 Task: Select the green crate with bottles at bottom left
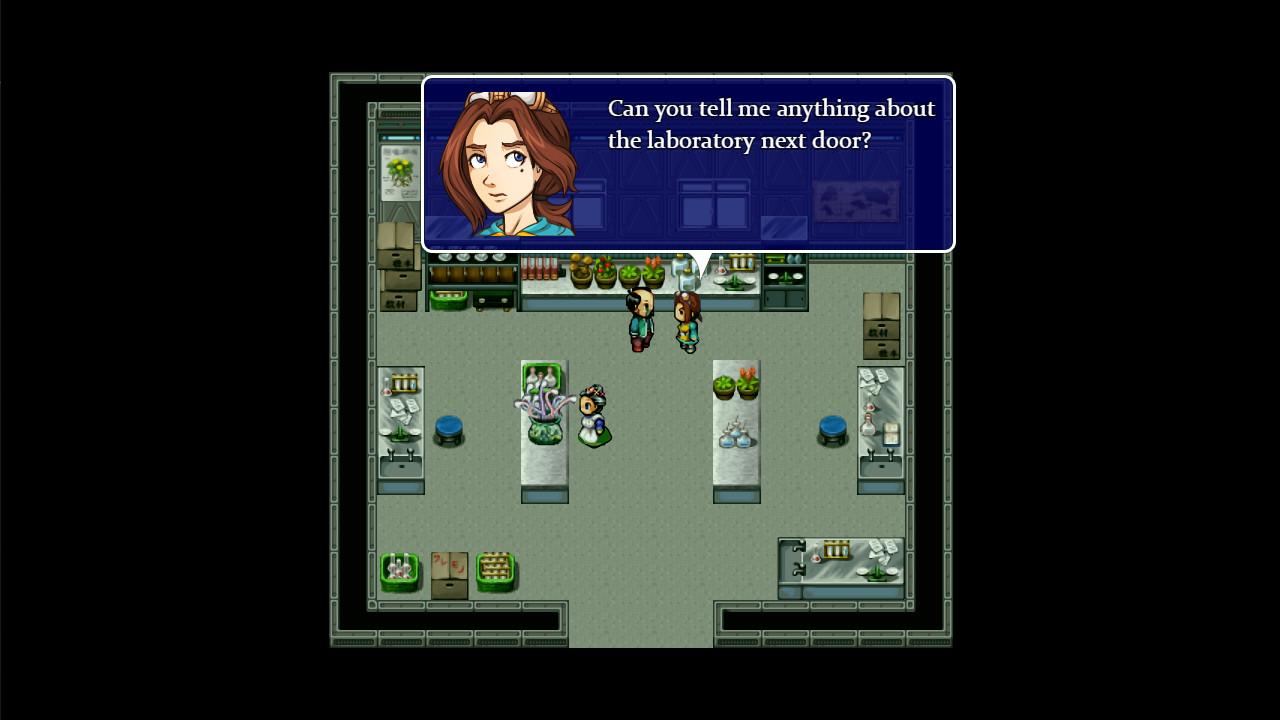pyautogui.click(x=400, y=570)
